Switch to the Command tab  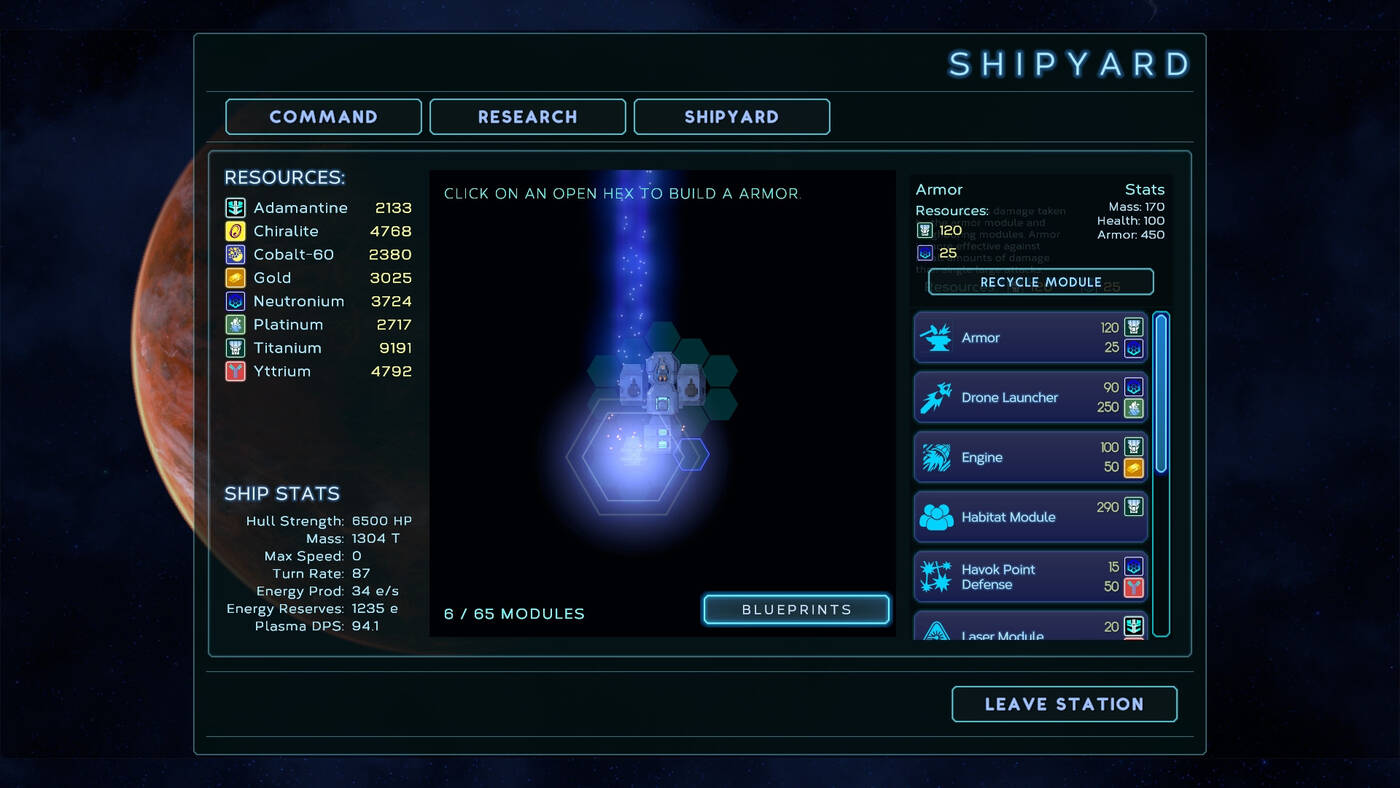[323, 117]
